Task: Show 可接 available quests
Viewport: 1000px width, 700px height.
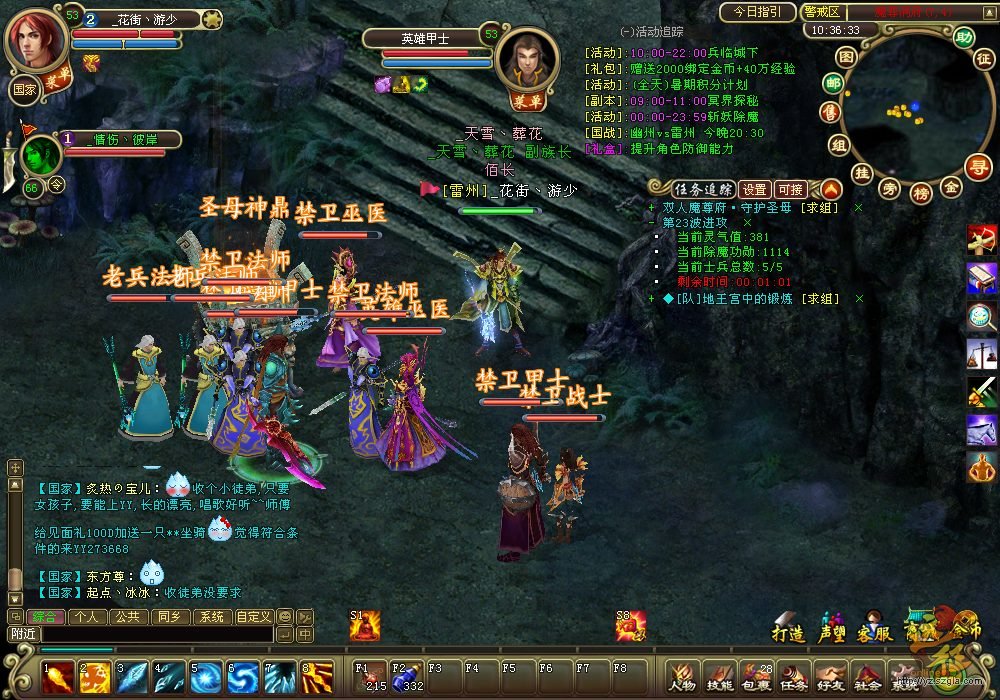Action: (x=790, y=189)
